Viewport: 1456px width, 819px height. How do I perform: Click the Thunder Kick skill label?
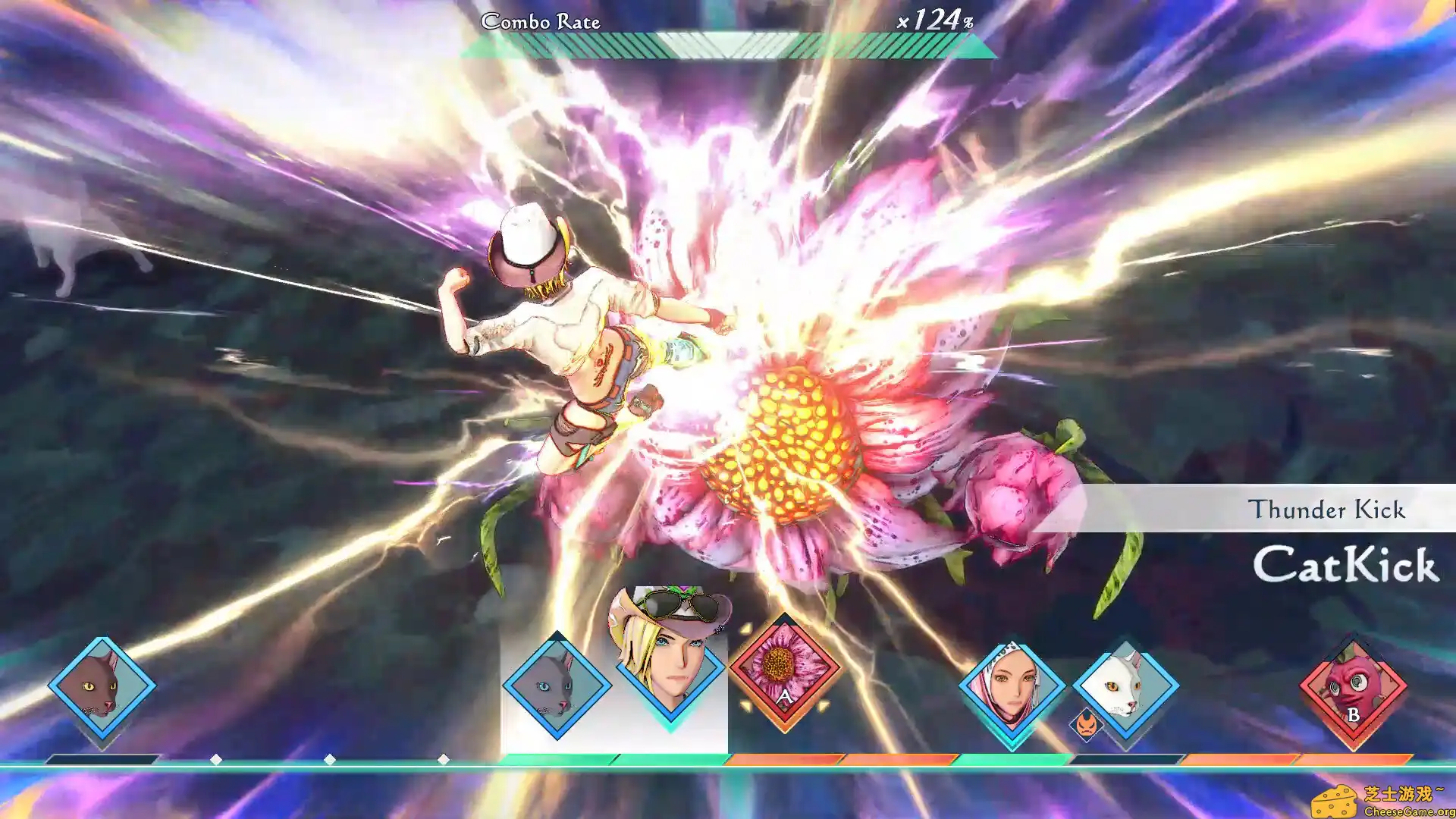[1328, 510]
